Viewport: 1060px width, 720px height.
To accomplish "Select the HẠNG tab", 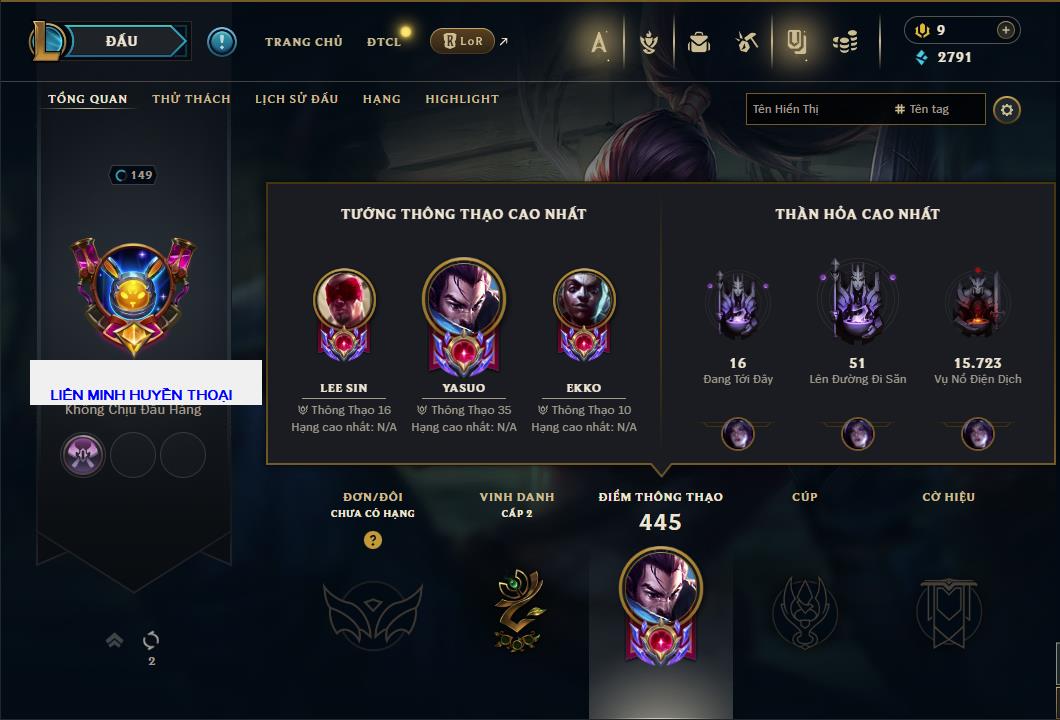I will point(381,99).
